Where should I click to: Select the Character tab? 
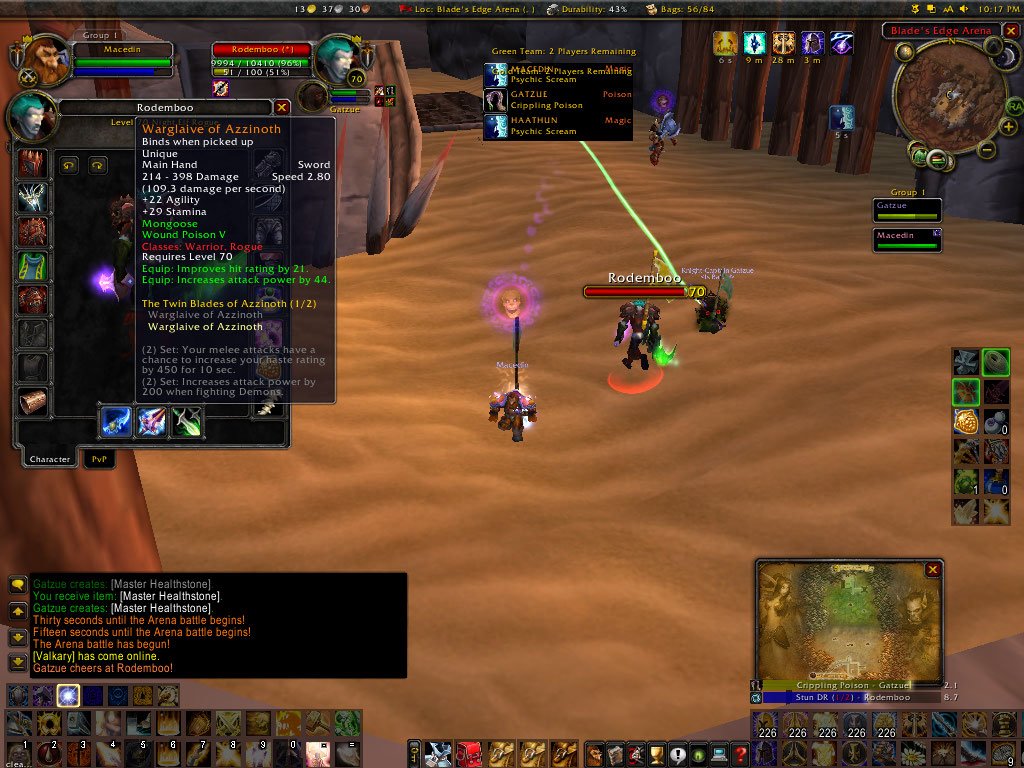[x=49, y=459]
